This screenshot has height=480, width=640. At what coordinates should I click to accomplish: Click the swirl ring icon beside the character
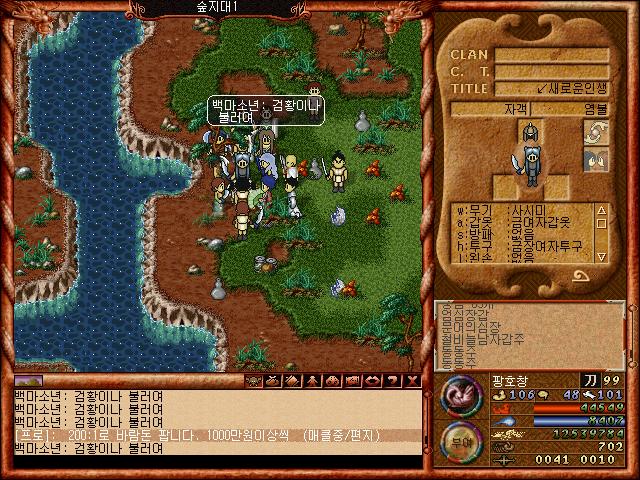(594, 132)
